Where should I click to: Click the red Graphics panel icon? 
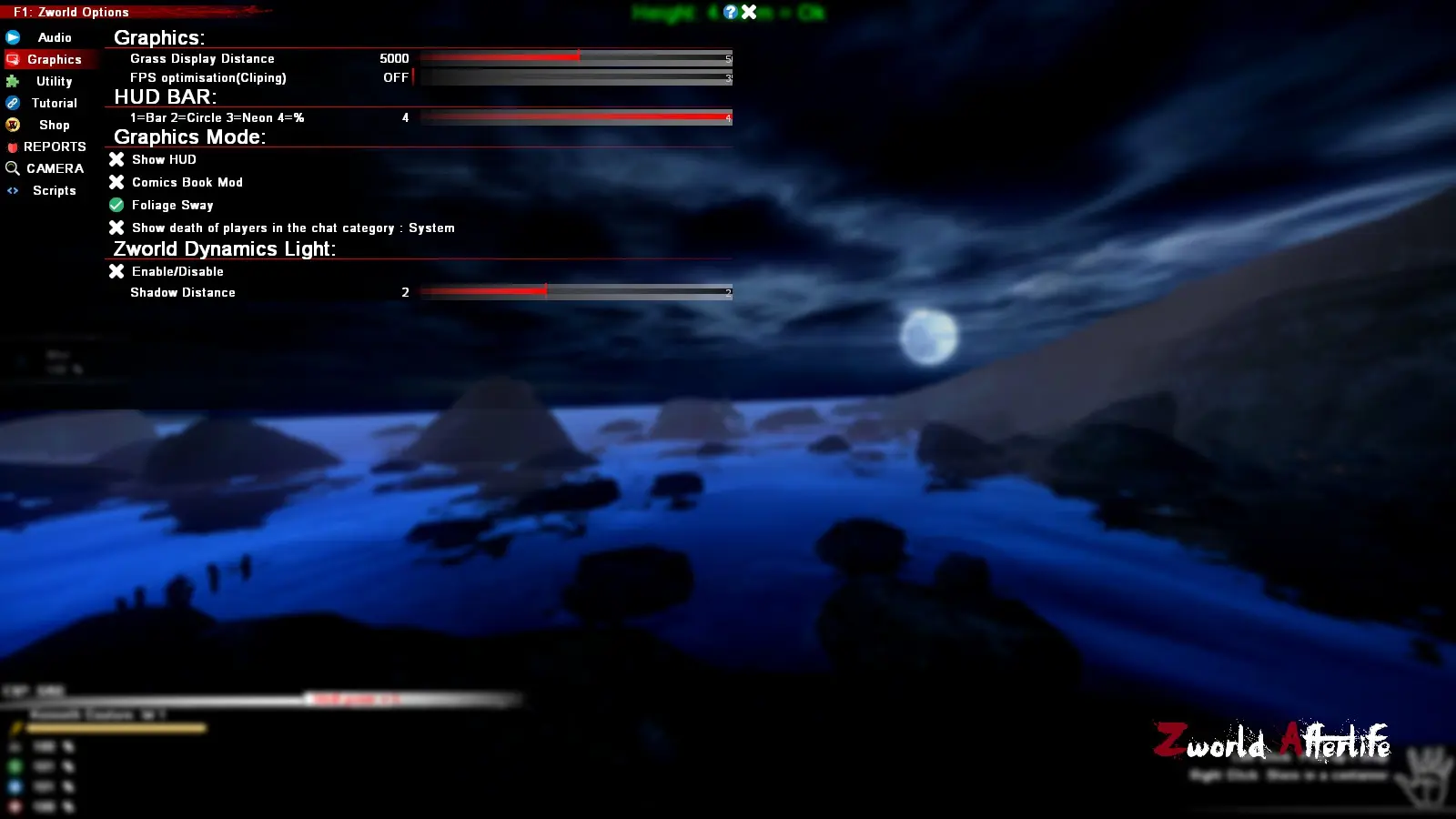tap(13, 59)
